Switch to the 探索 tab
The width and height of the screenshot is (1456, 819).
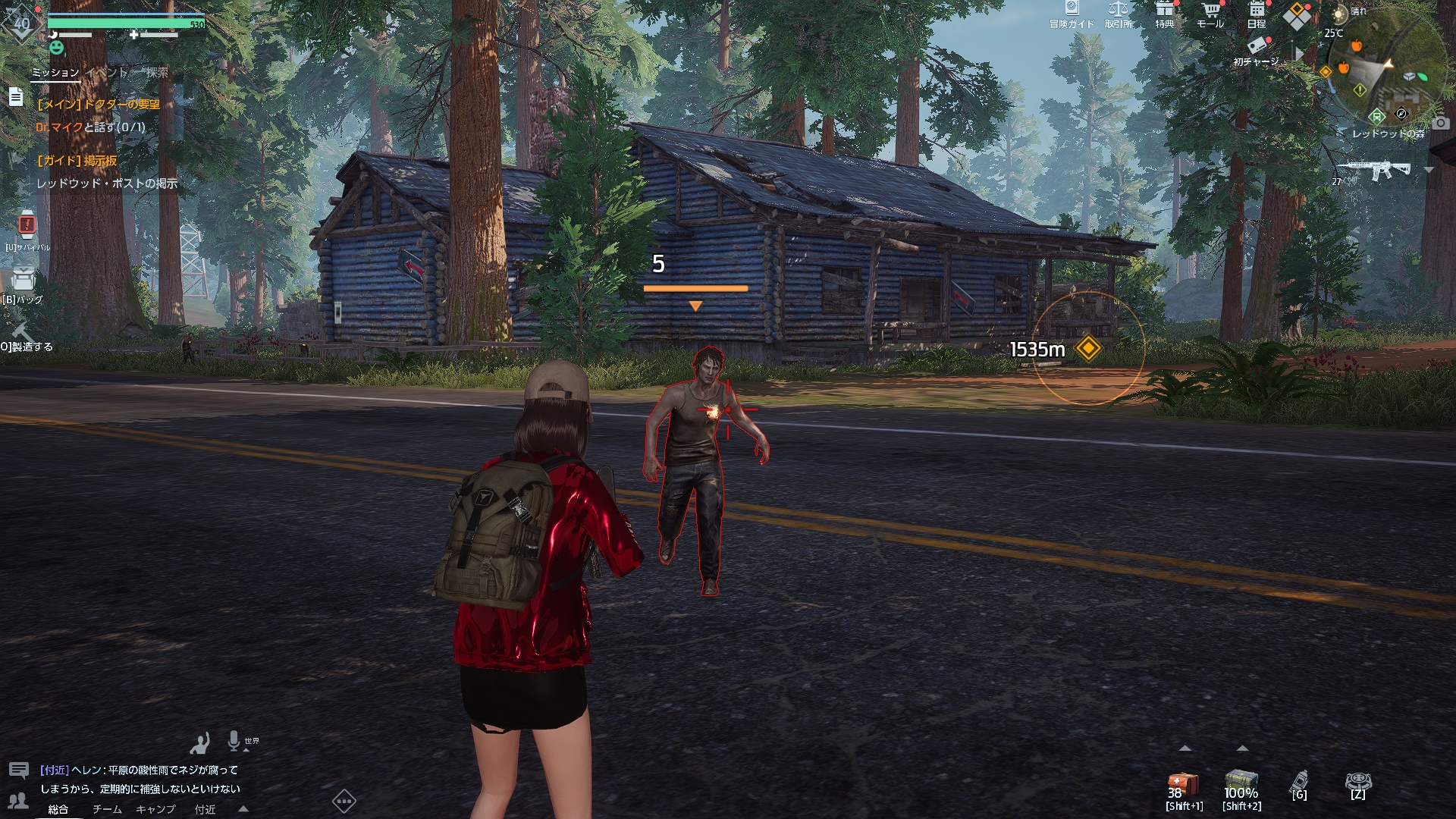point(157,73)
